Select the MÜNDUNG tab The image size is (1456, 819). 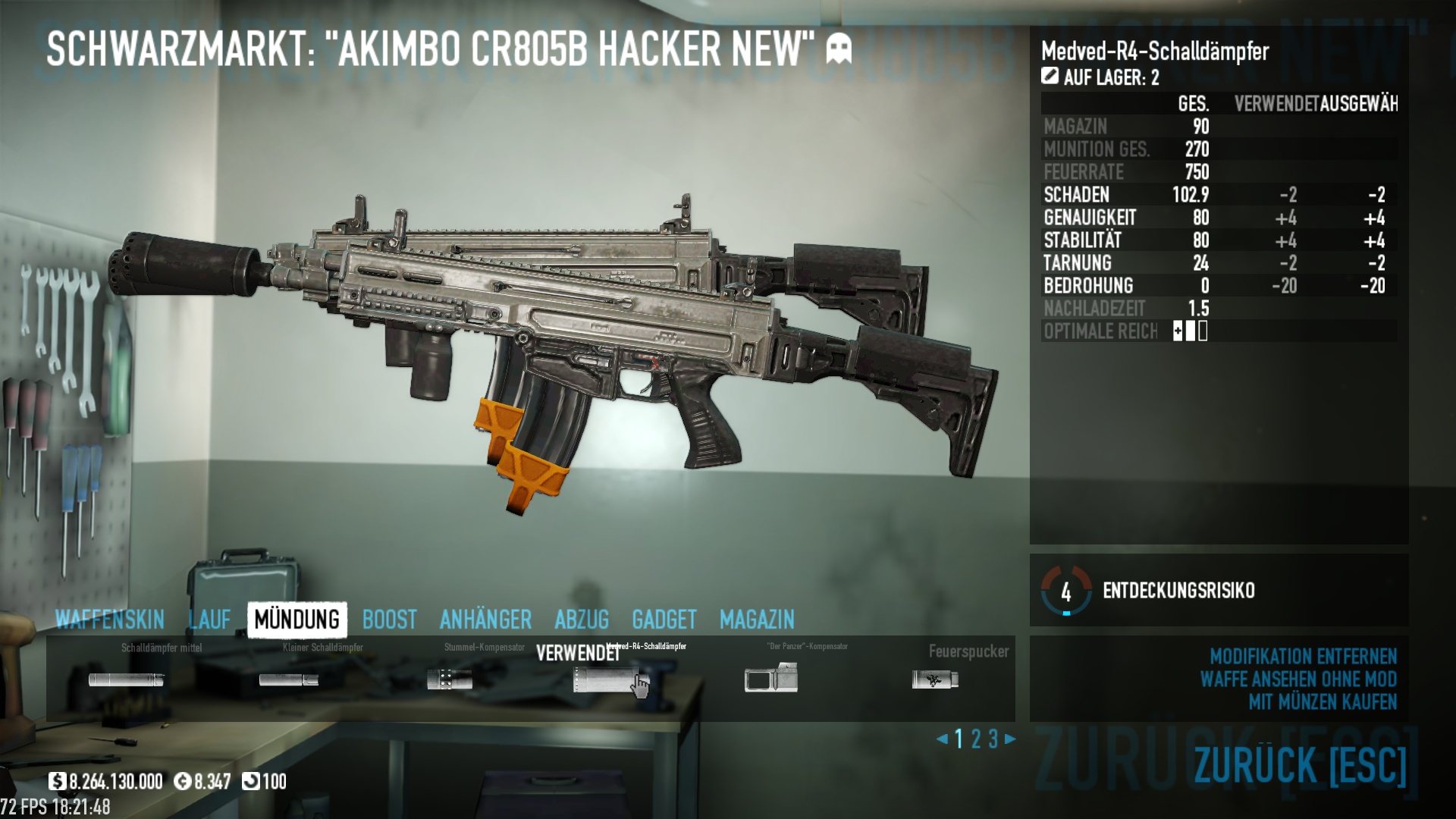(297, 620)
